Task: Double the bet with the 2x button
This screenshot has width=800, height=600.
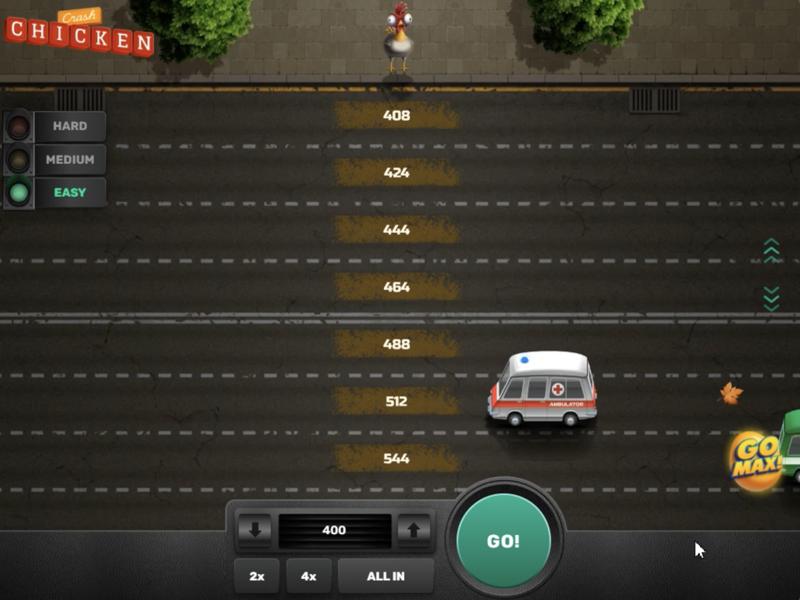Action: click(x=257, y=576)
